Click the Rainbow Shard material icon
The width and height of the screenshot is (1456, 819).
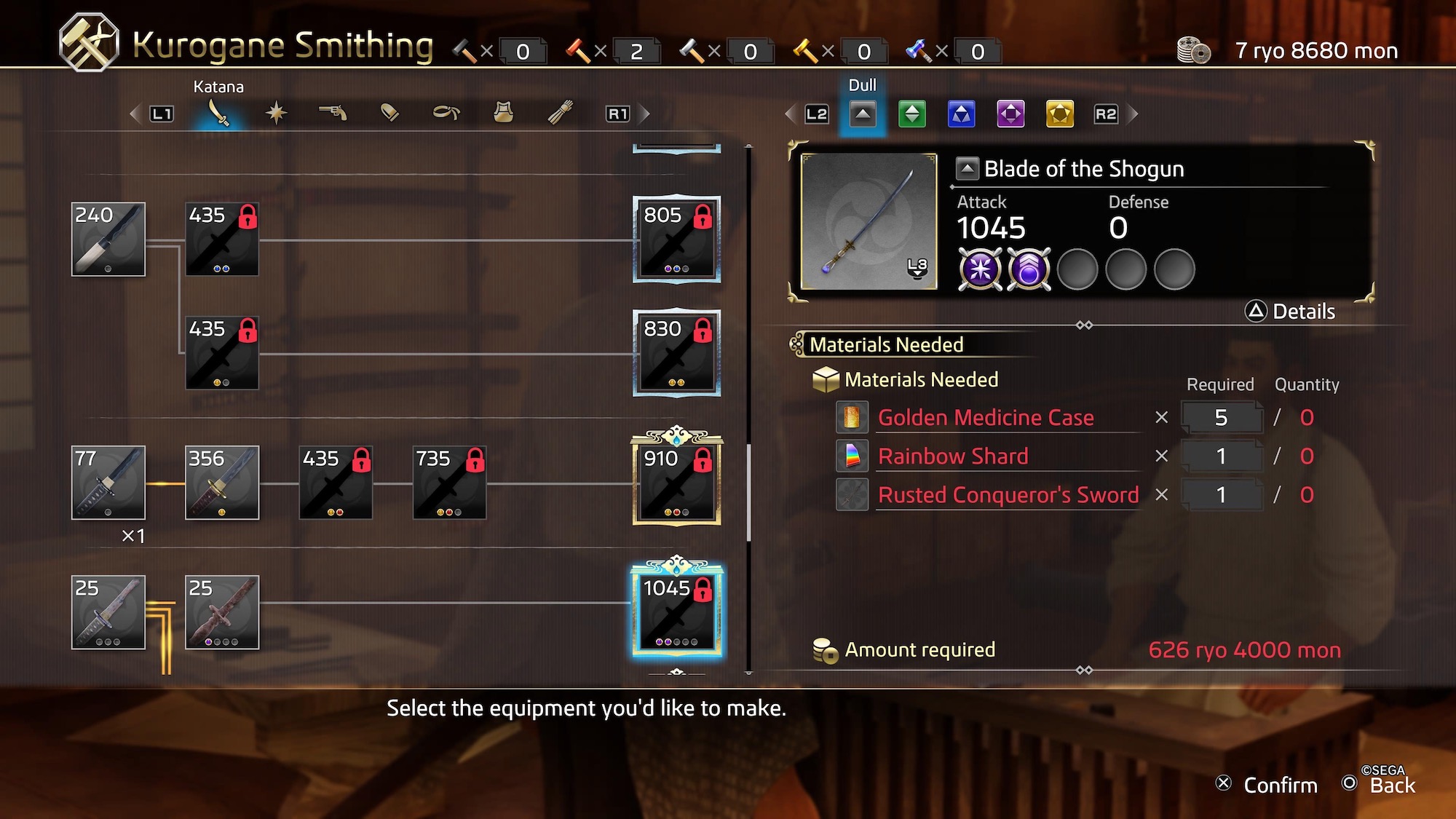[852, 456]
